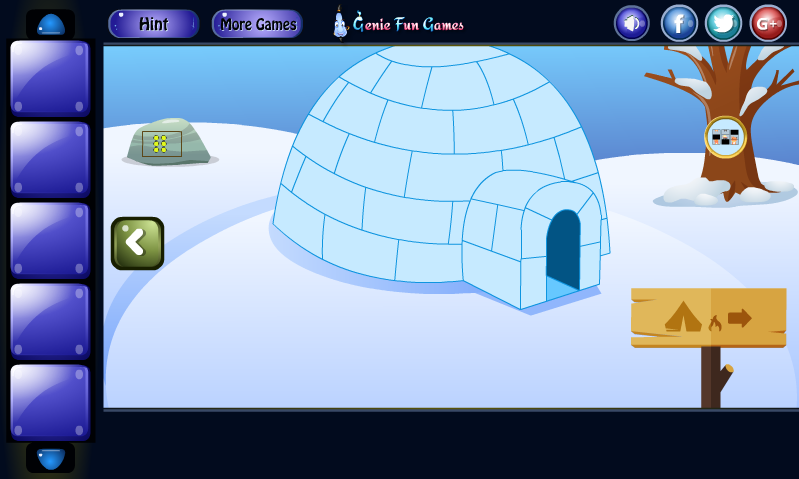
Task: Share on Facebook icon
Action: coord(679,23)
